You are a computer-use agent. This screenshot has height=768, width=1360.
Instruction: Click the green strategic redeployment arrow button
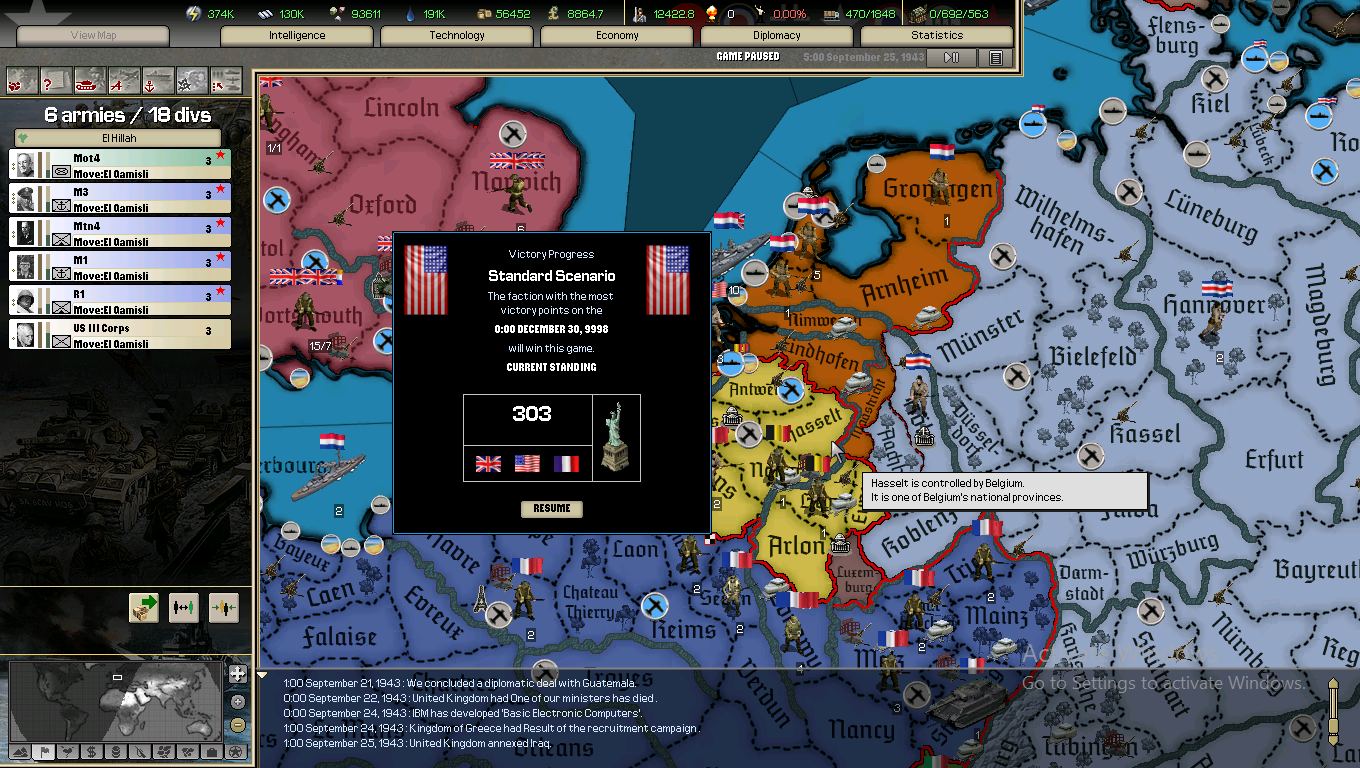(143, 609)
